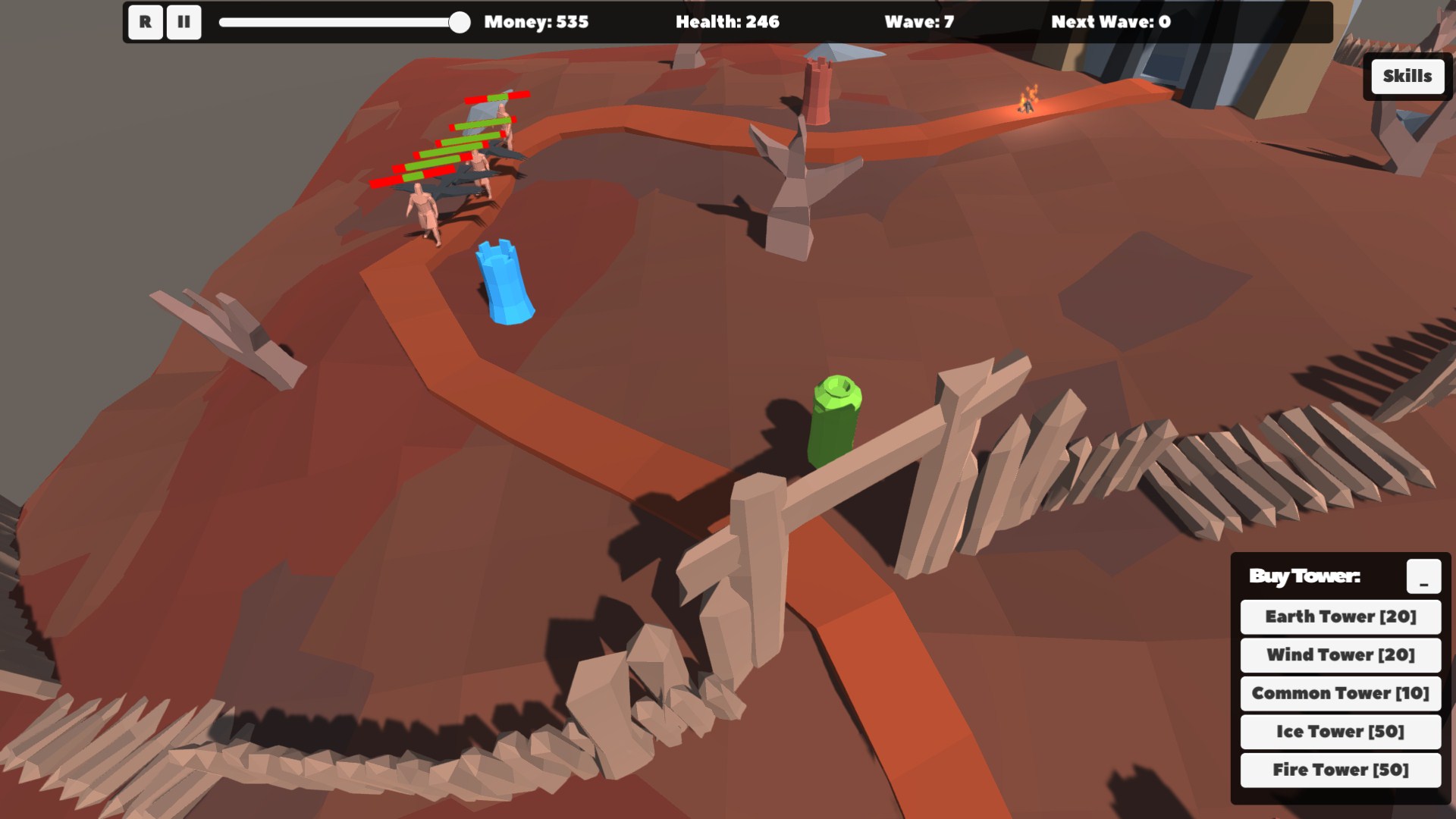The height and width of the screenshot is (819, 1456).
Task: Purchase the Fire Tower [50]
Action: coord(1339,770)
